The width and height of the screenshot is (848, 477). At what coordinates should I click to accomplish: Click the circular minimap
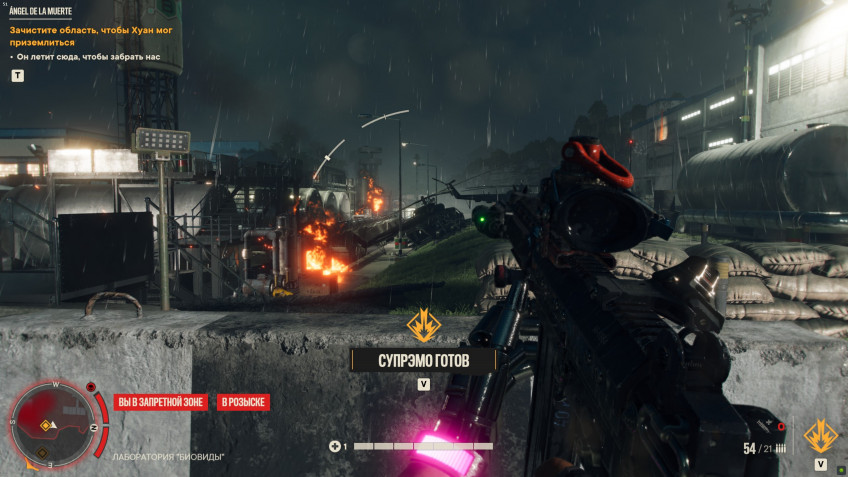[x=54, y=424]
